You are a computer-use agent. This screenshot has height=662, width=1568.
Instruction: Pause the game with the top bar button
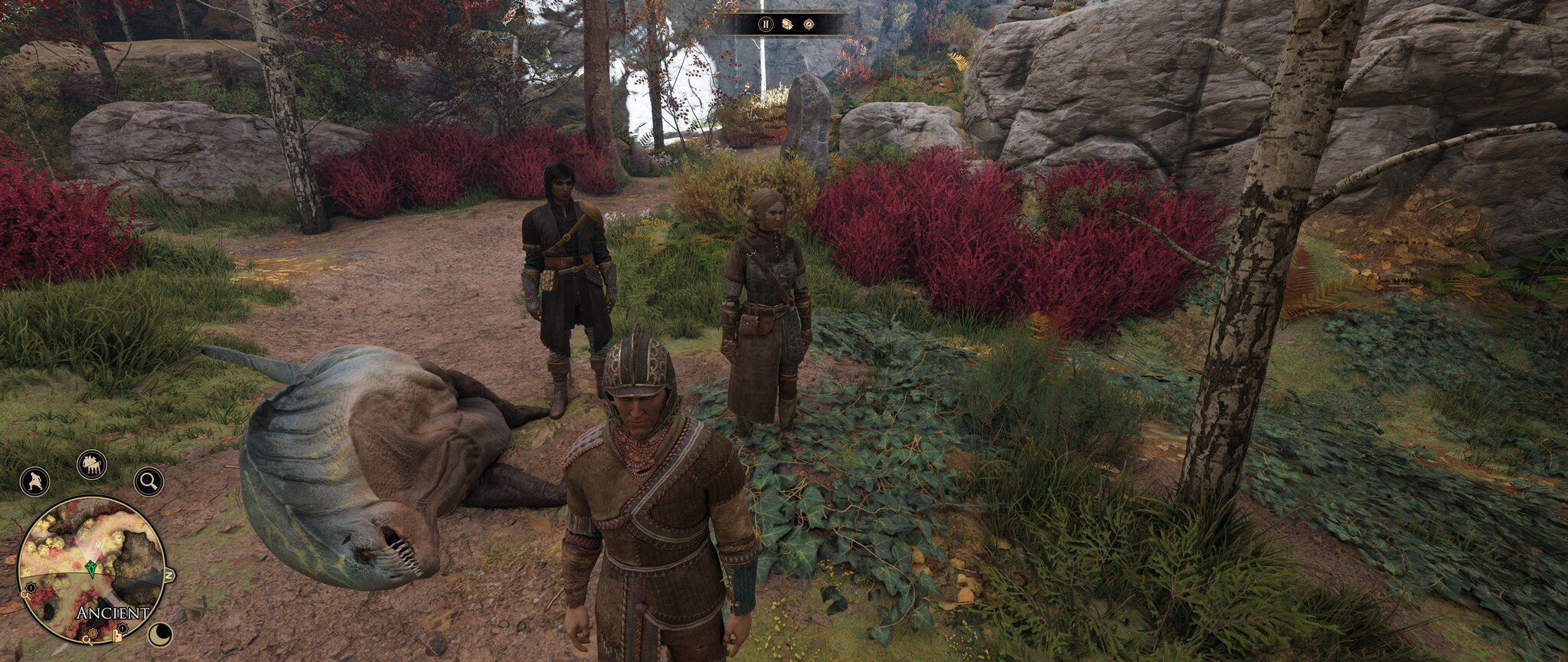[766, 25]
